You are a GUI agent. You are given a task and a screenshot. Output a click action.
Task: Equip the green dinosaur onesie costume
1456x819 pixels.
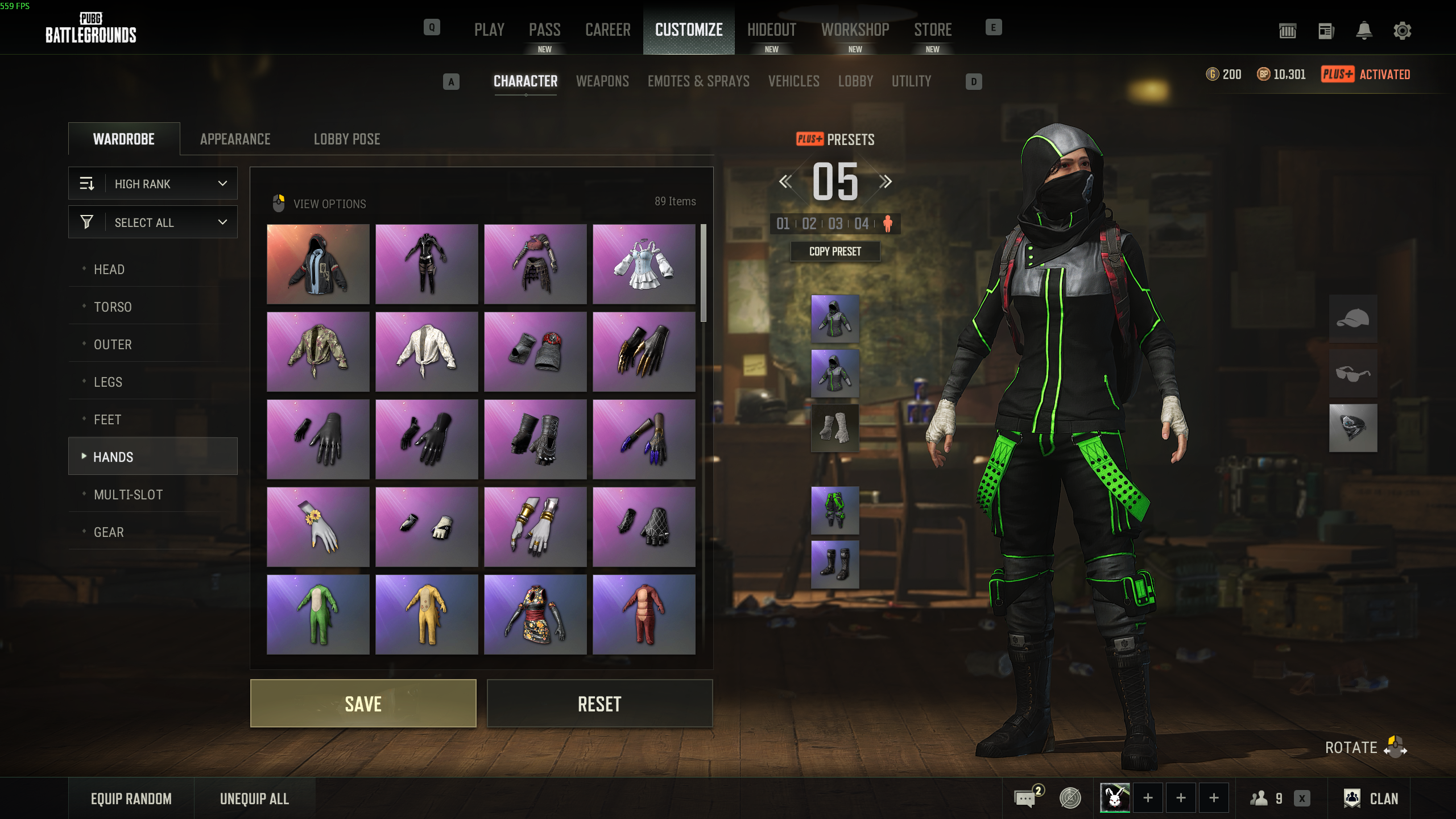(318, 614)
